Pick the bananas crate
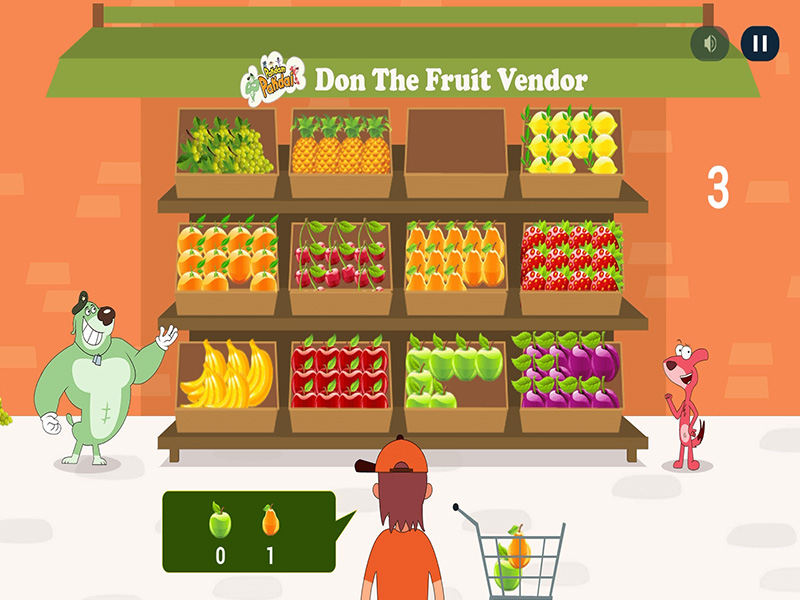 (227, 382)
